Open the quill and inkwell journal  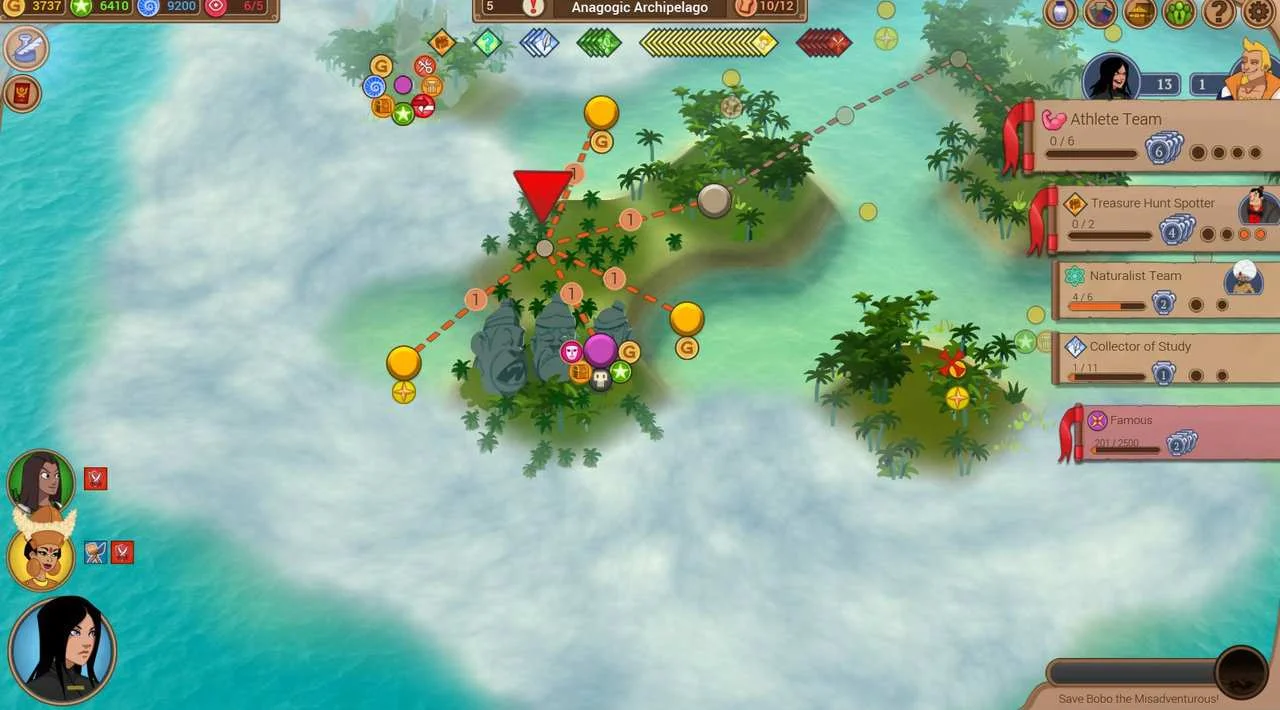[x=25, y=48]
